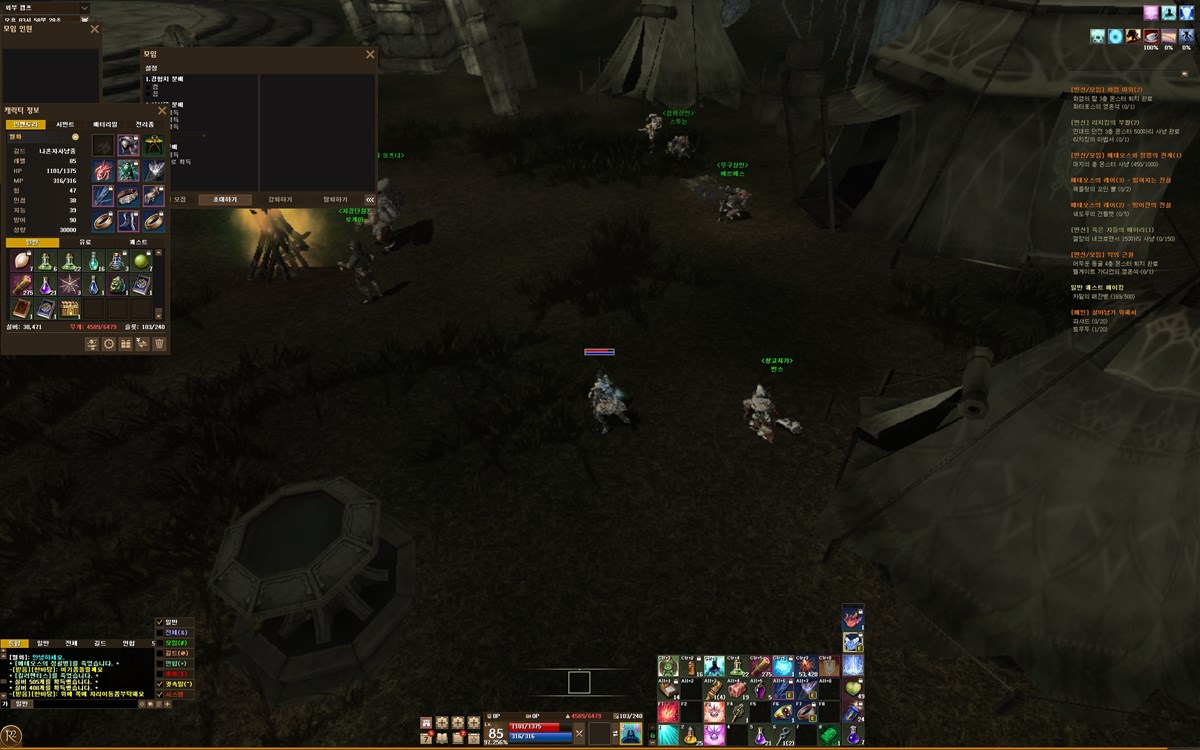The width and height of the screenshot is (1200, 750).
Task: Click the R2 logo button
Action: [x=12, y=736]
